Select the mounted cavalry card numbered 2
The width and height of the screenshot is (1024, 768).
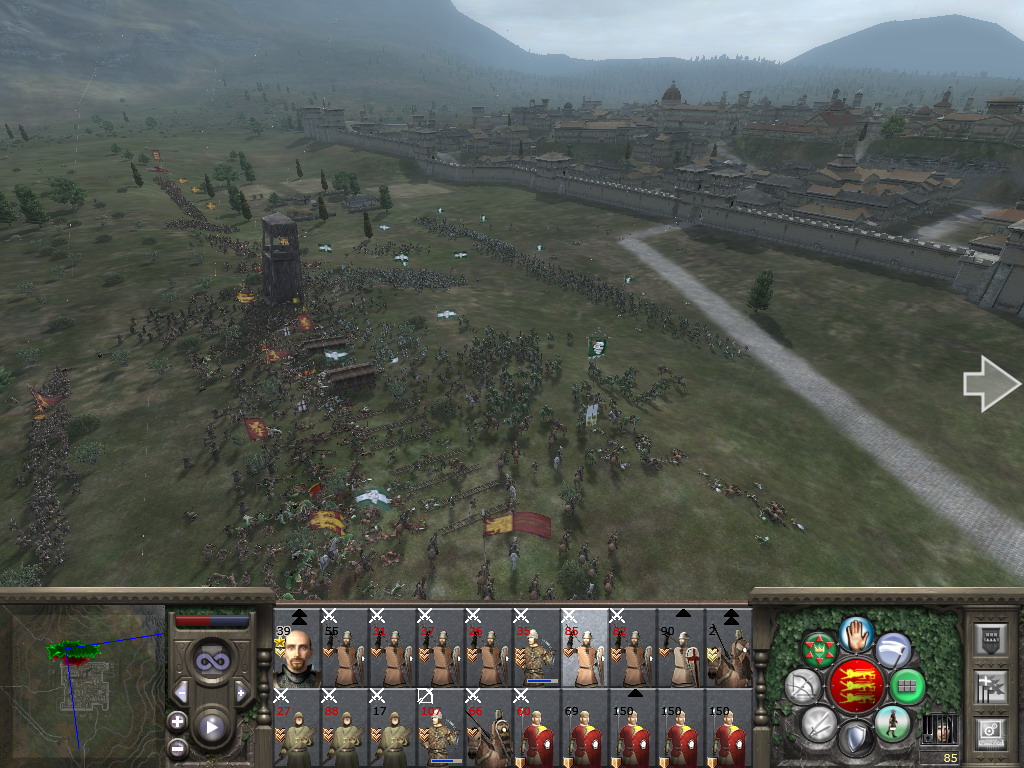coord(728,648)
